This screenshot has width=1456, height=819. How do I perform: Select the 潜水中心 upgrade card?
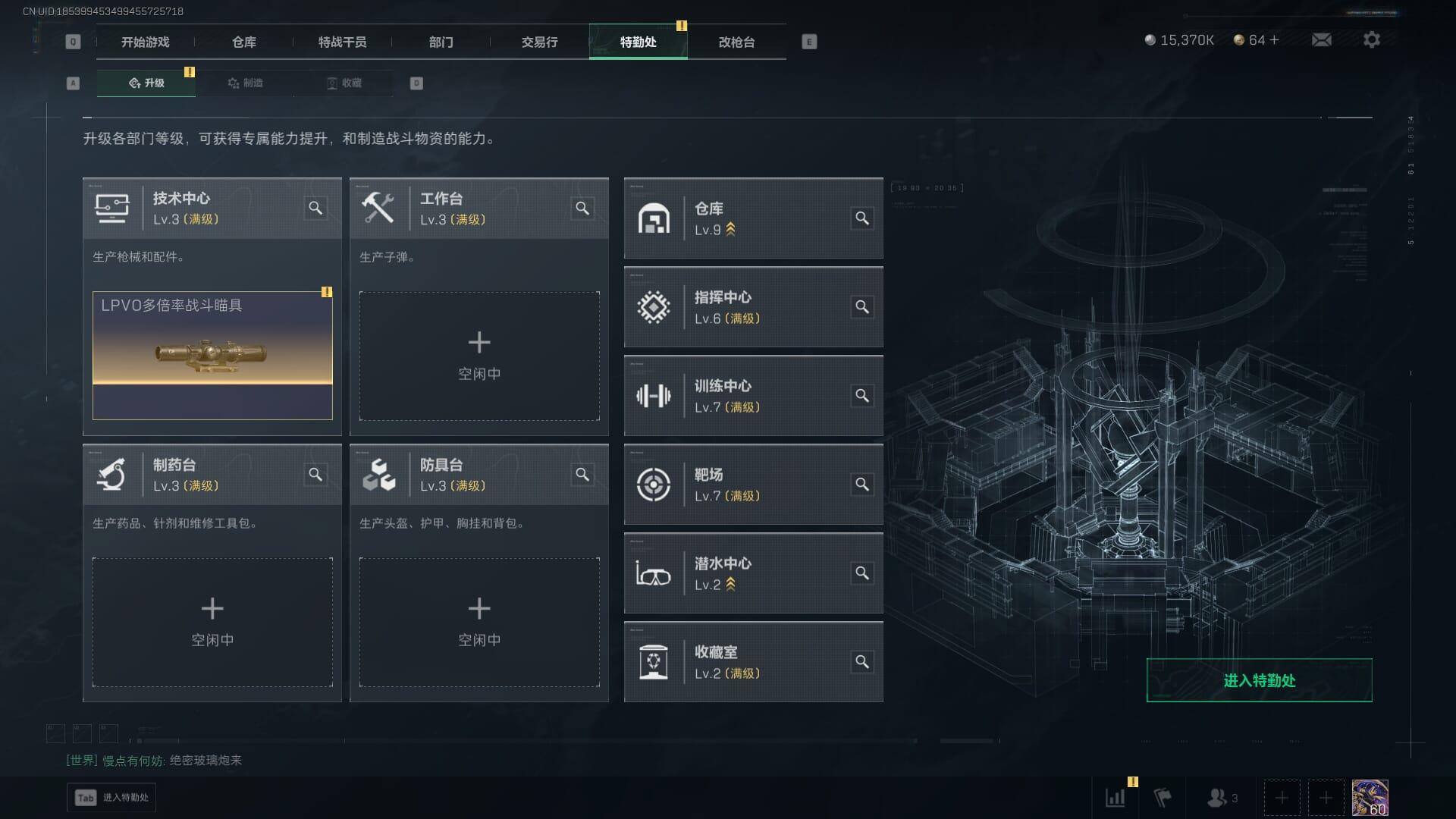point(753,573)
